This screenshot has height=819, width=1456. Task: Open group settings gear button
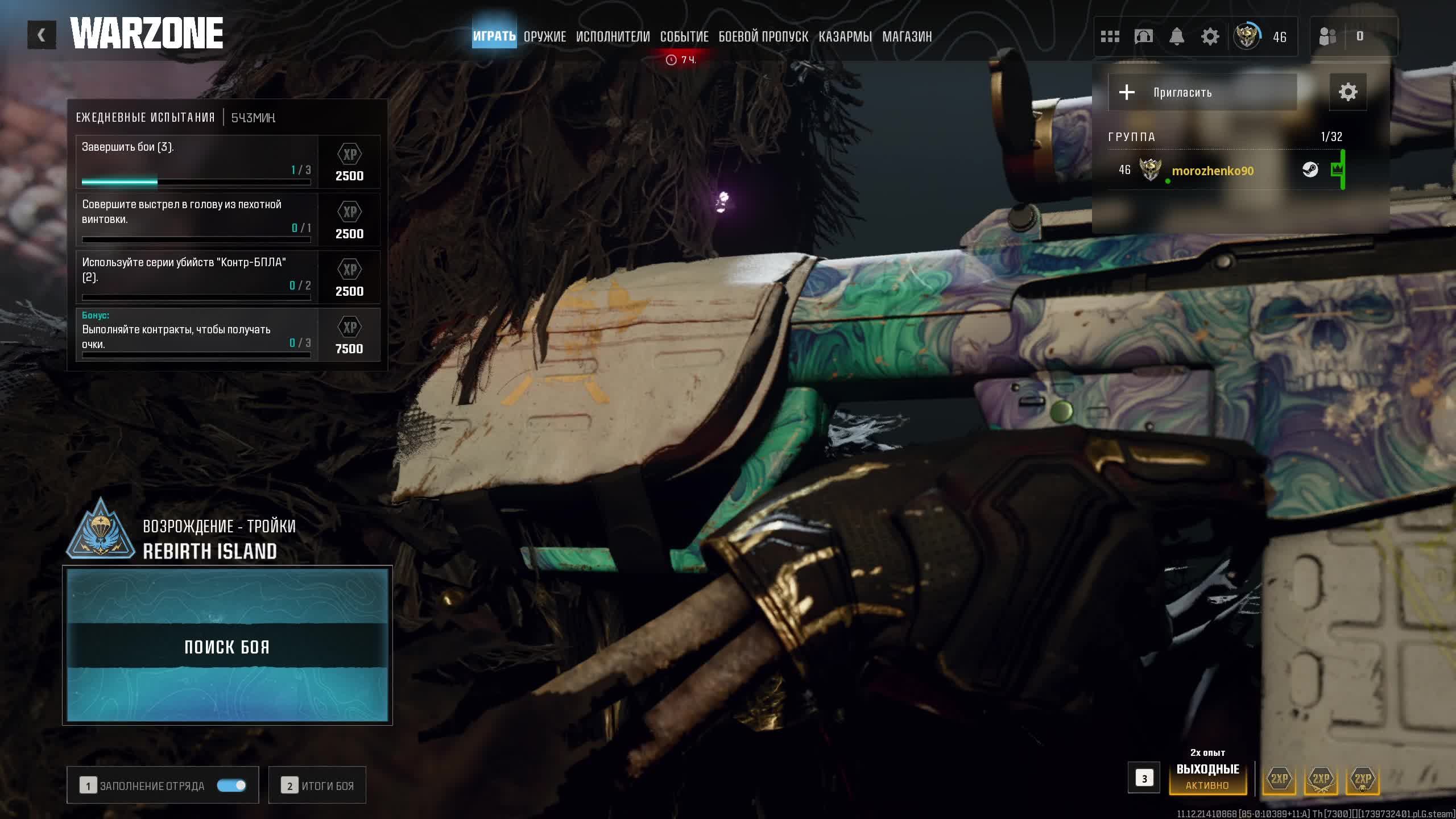click(1347, 92)
